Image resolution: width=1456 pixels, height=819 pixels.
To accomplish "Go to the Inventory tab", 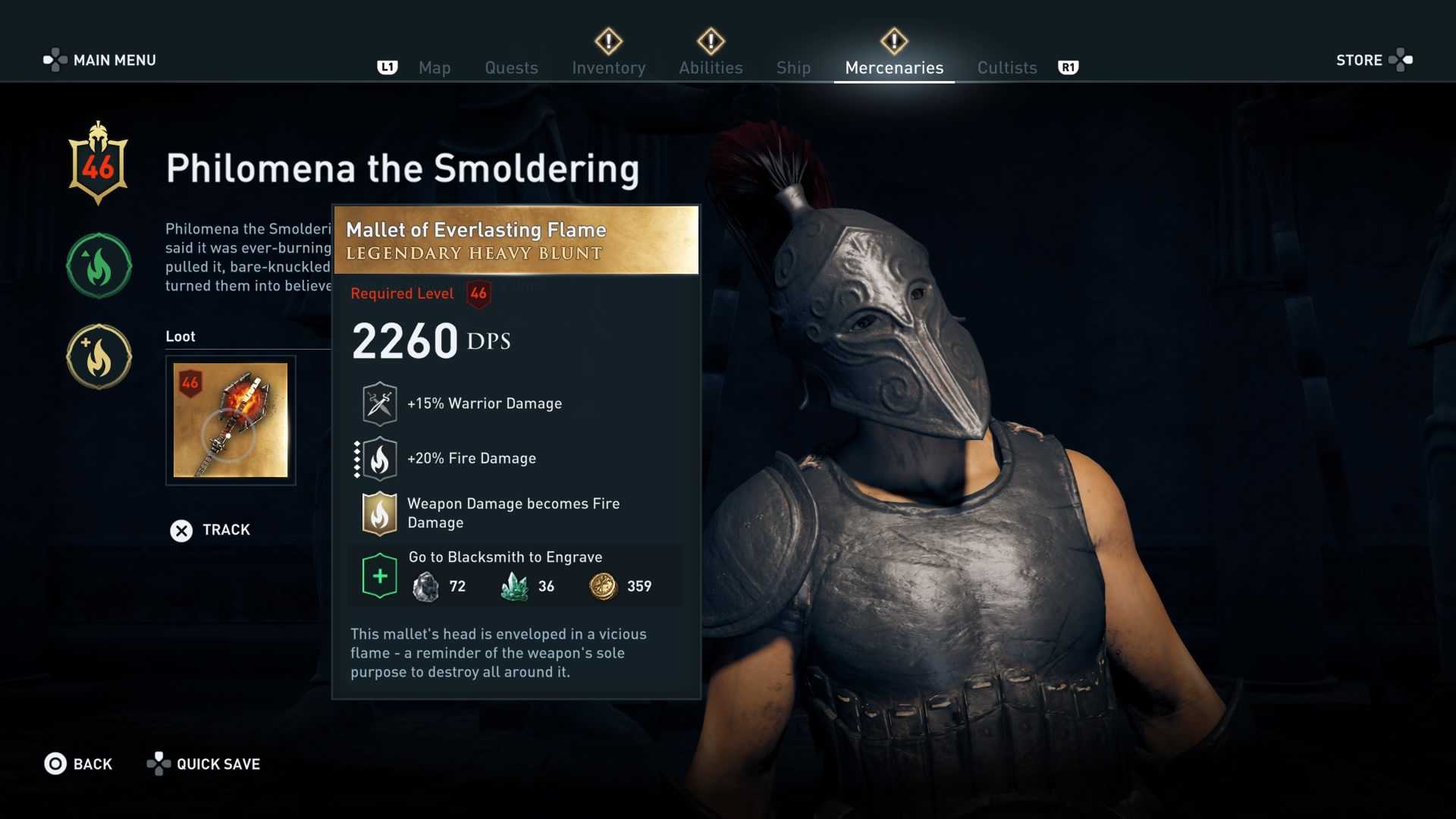I will pyautogui.click(x=608, y=67).
